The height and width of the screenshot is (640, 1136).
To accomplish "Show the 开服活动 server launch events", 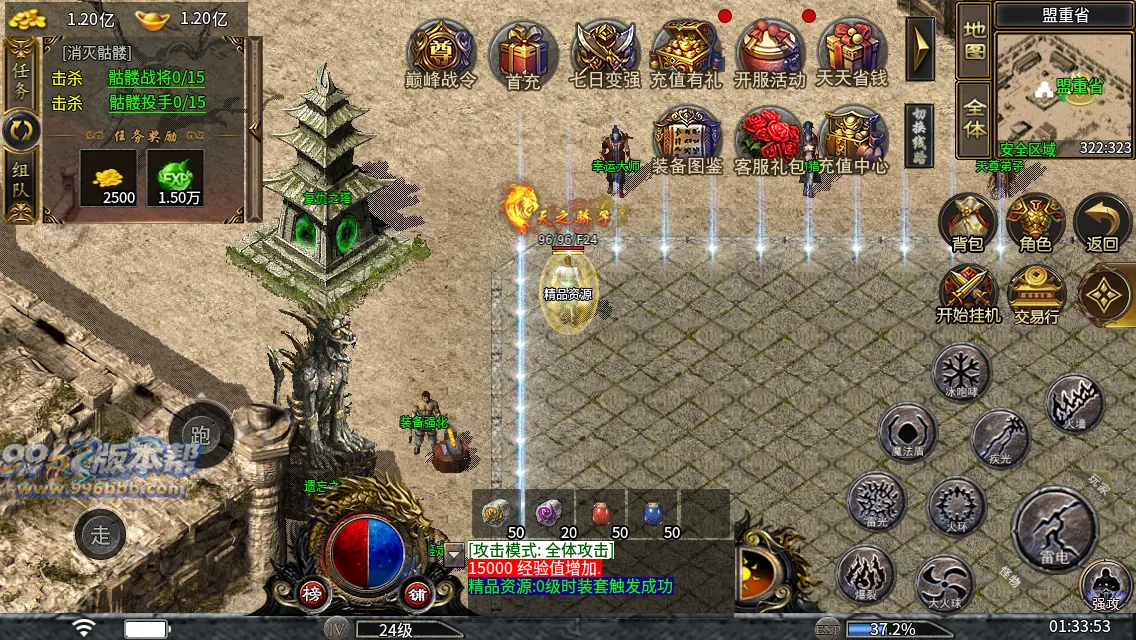I will pos(770,54).
